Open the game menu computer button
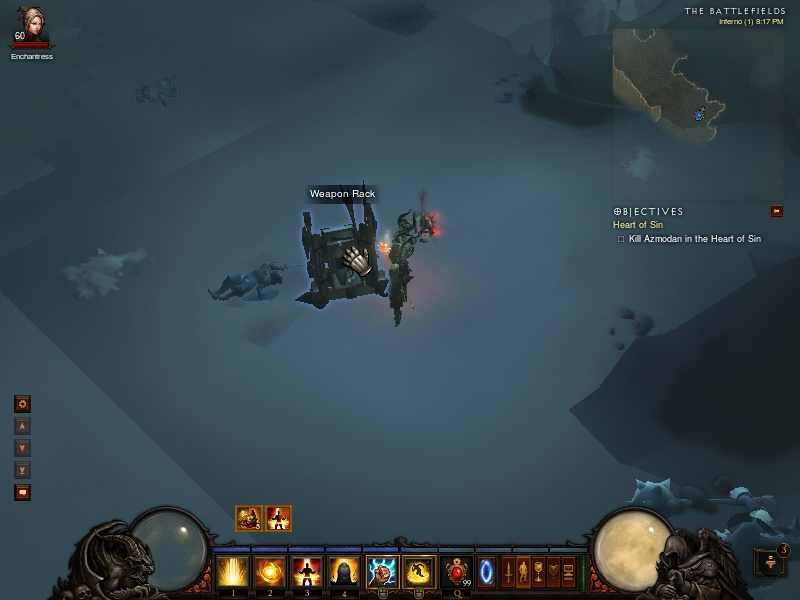Viewport: 800px width, 600px height. 569,572
